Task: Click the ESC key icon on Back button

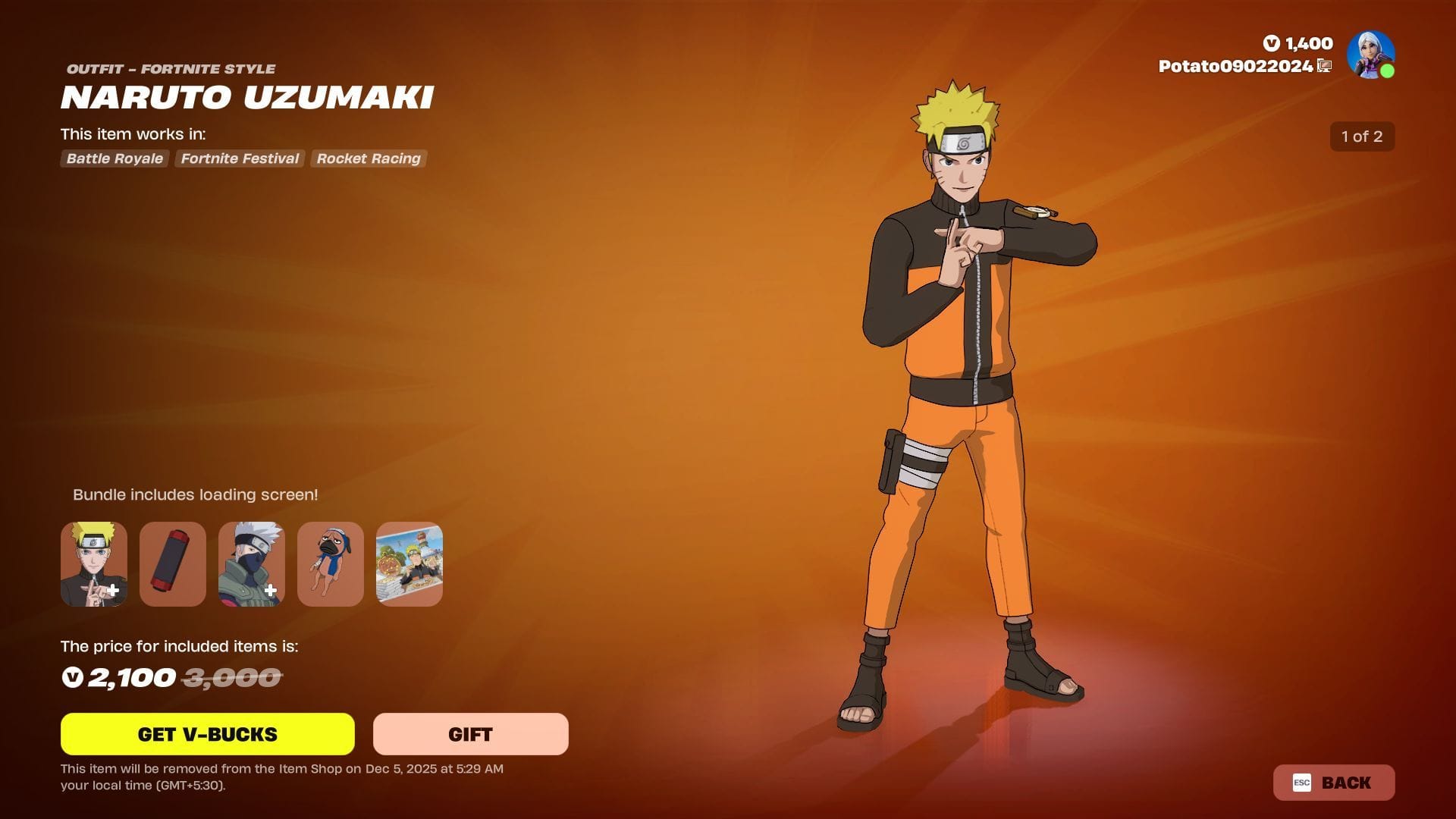Action: click(1301, 783)
